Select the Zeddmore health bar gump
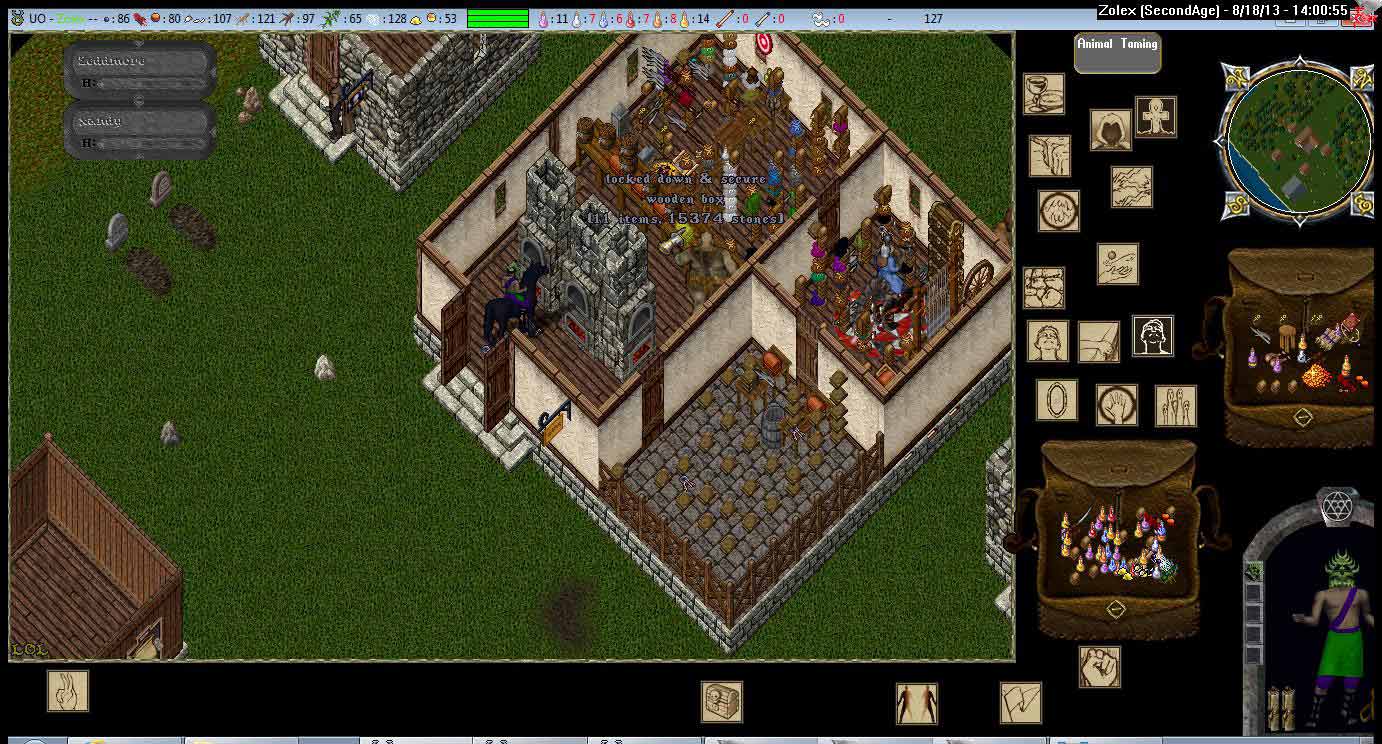1382x744 pixels. coord(140,70)
